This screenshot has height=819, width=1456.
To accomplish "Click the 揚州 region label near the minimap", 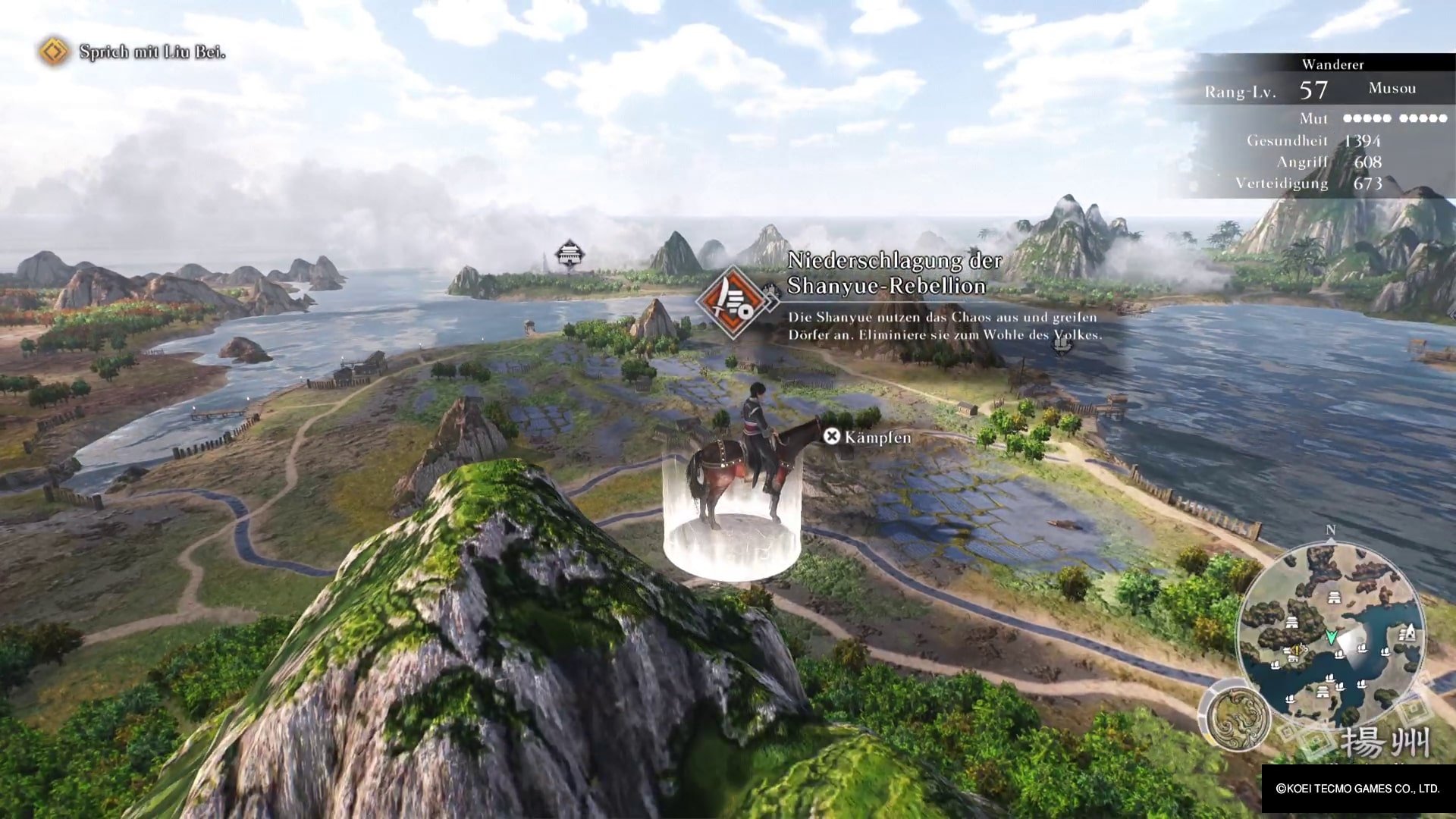I will [x=1385, y=738].
